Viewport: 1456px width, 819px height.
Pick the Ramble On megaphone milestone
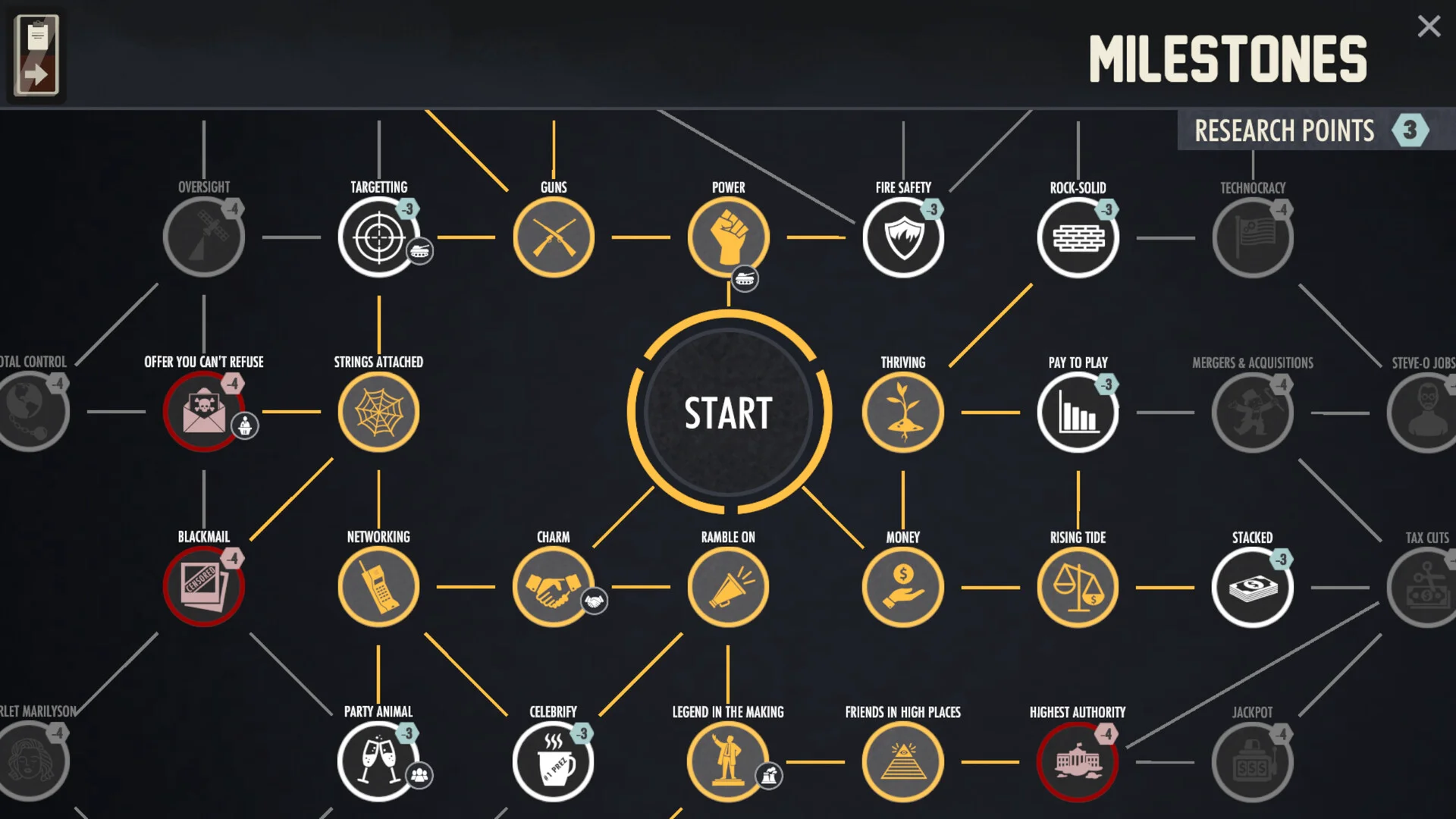pos(728,587)
